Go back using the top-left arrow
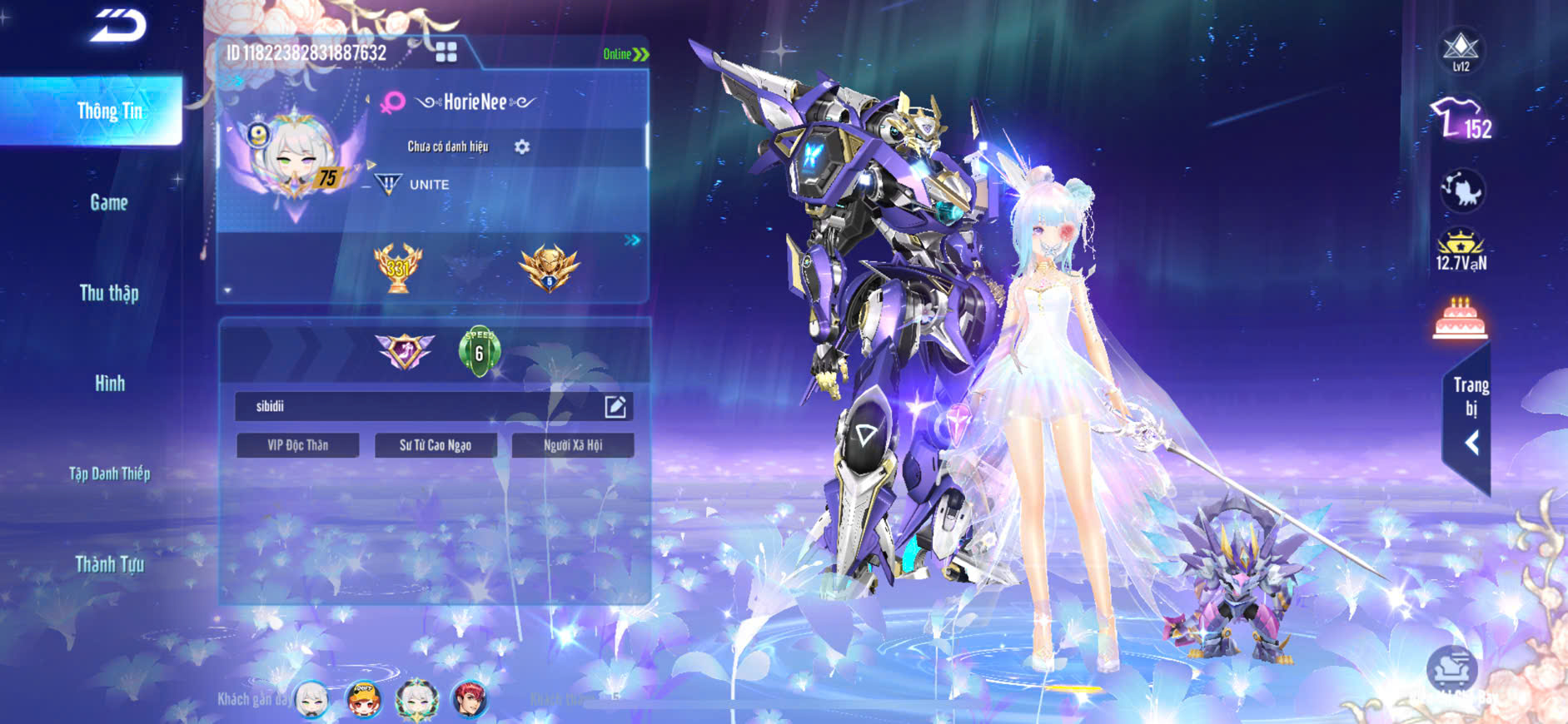This screenshot has height=724, width=1568. (x=118, y=26)
